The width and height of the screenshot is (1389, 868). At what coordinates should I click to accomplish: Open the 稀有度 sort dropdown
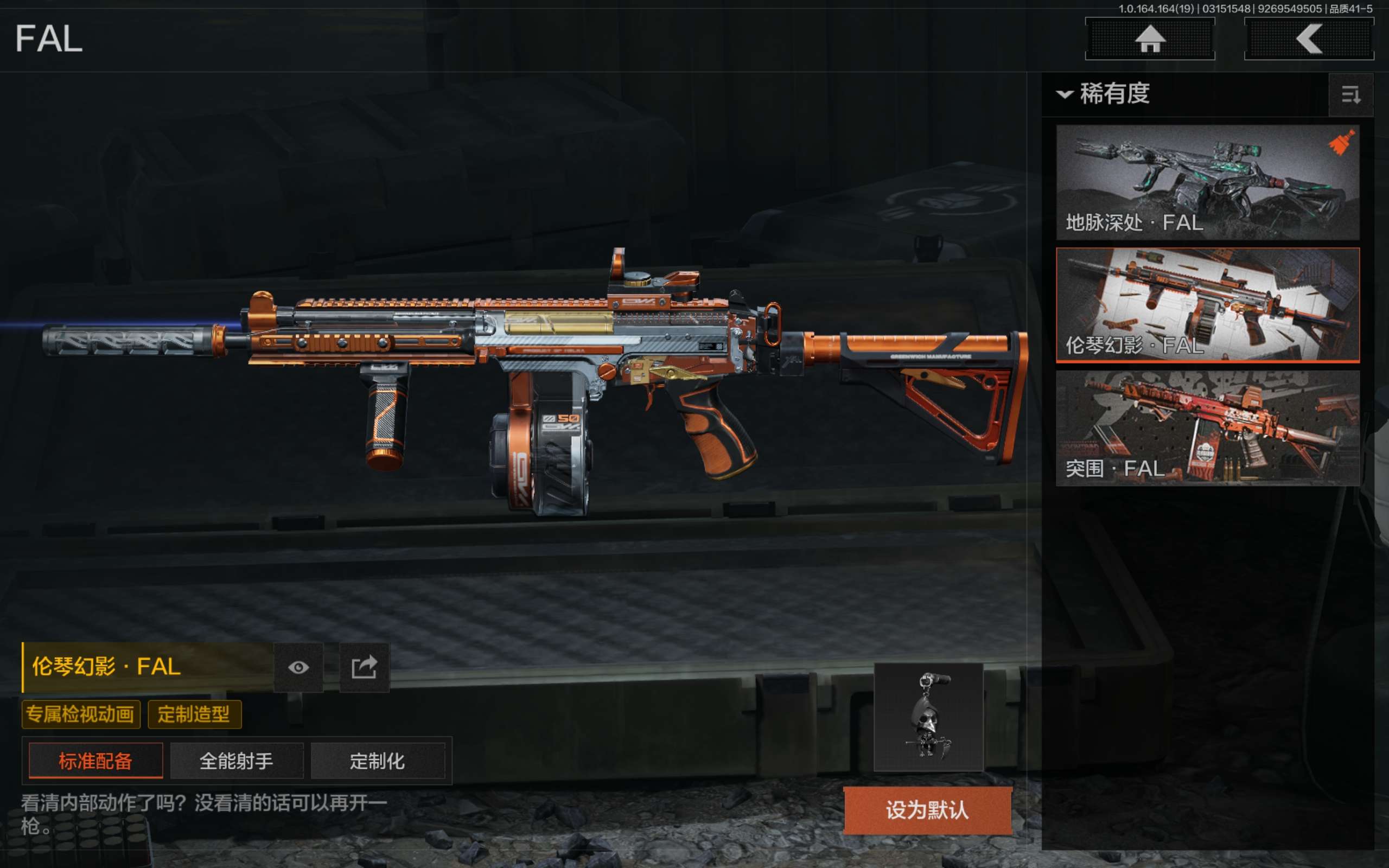point(1104,93)
